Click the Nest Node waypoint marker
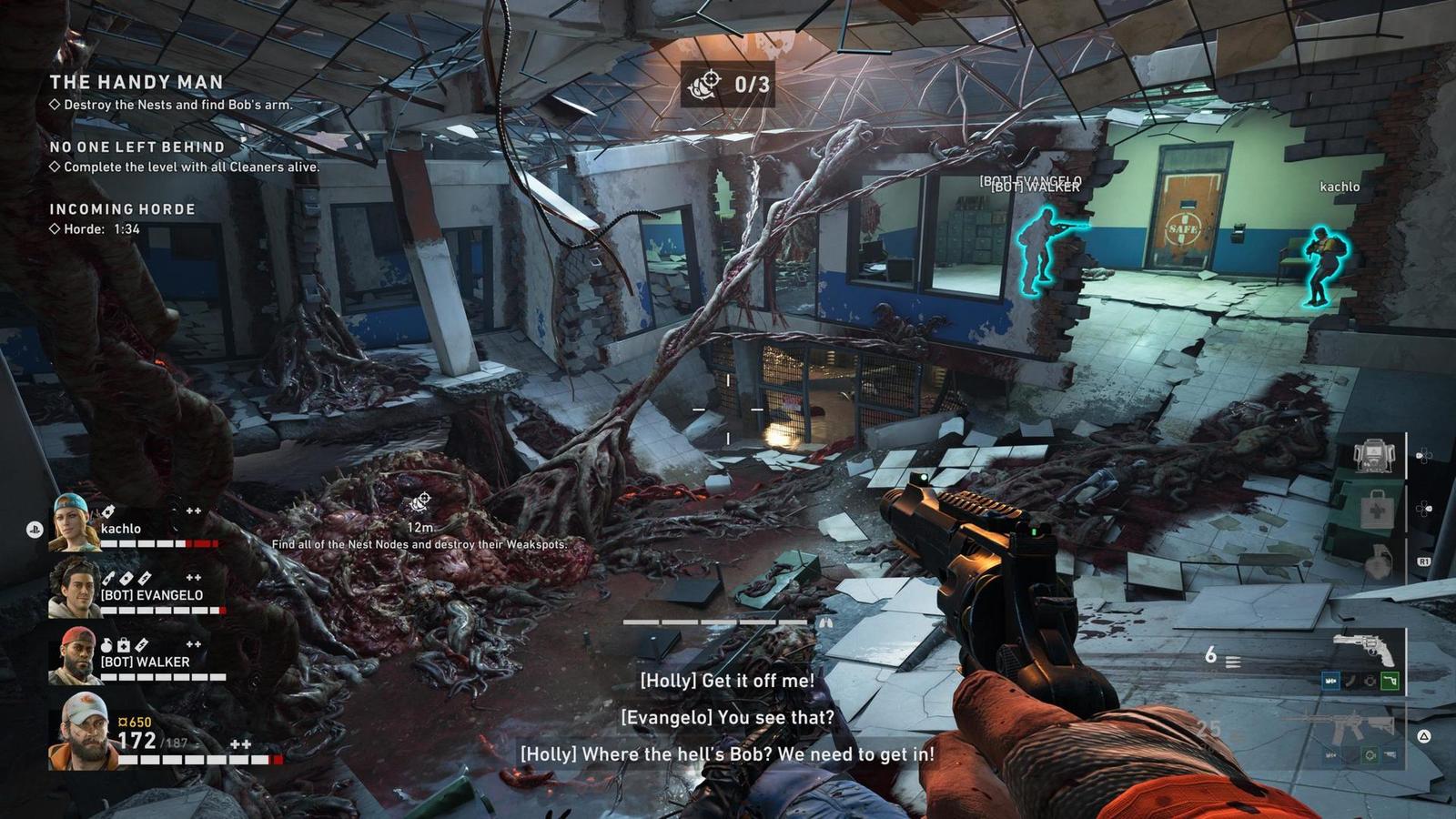The width and height of the screenshot is (1456, 819). [420, 501]
